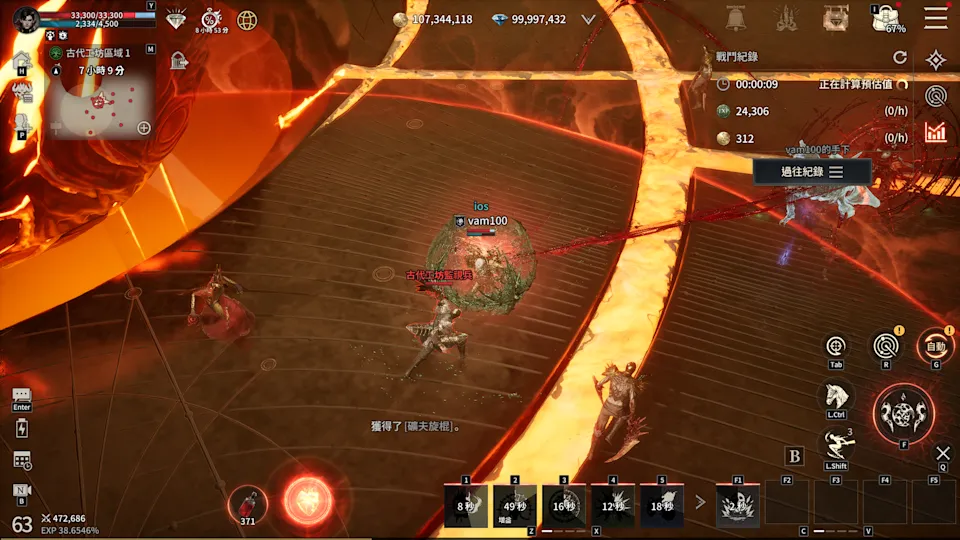Open the main hamburger menu
Viewport: 960px width, 540px height.
click(x=935, y=18)
